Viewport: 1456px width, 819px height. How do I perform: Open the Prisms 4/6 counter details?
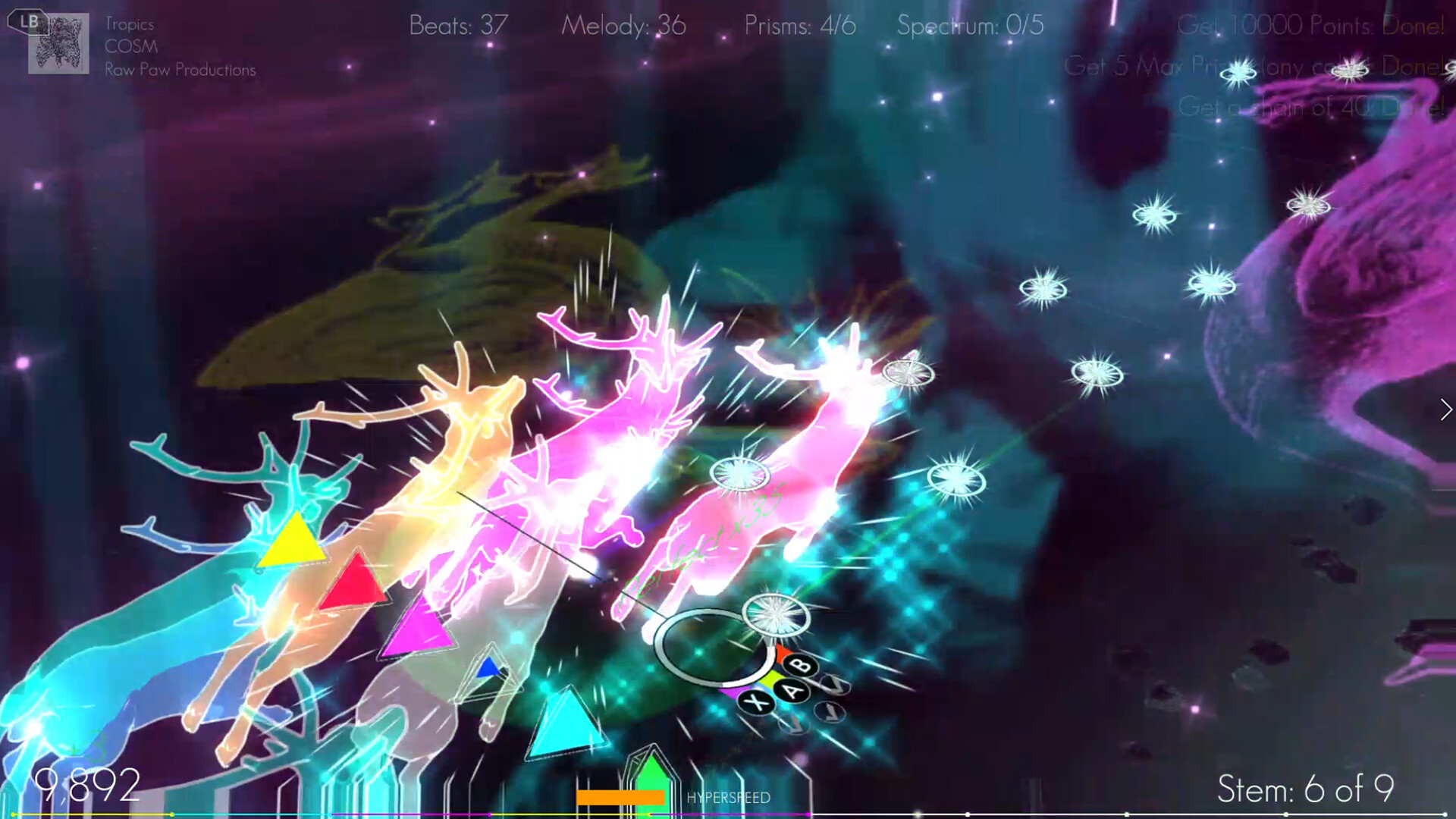(x=799, y=26)
